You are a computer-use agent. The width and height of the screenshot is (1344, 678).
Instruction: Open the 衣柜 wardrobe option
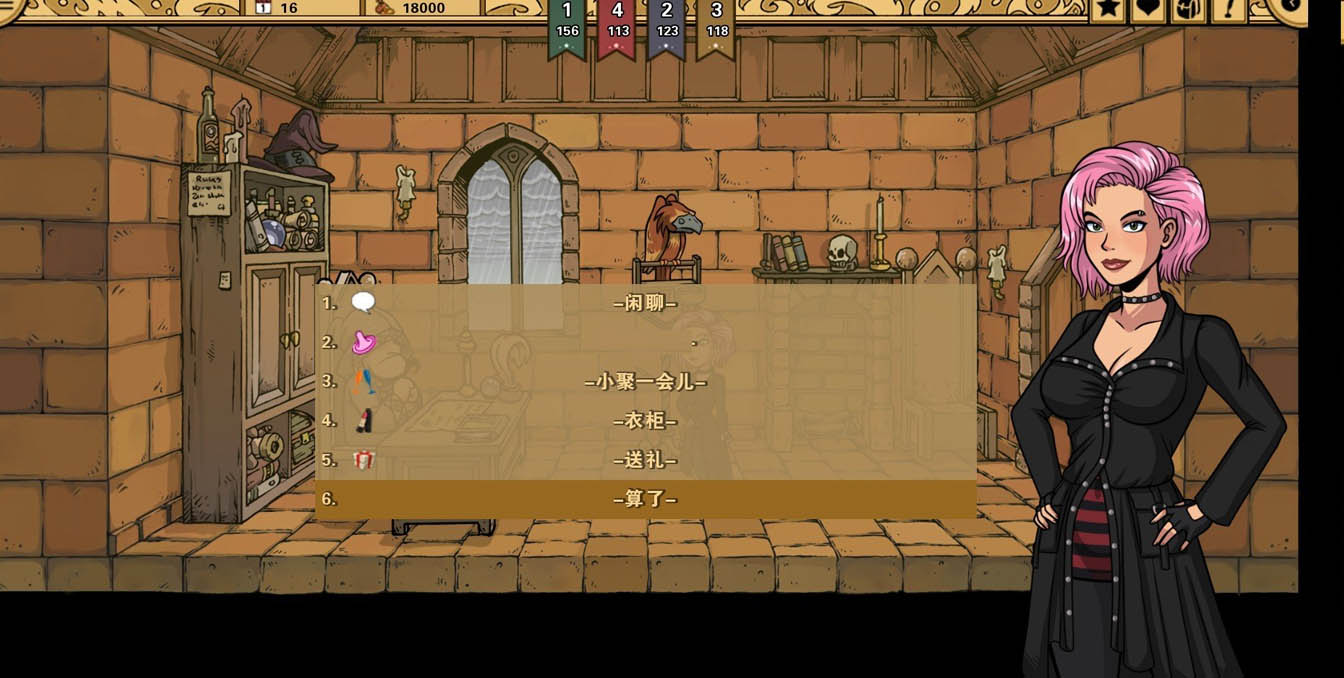point(645,421)
